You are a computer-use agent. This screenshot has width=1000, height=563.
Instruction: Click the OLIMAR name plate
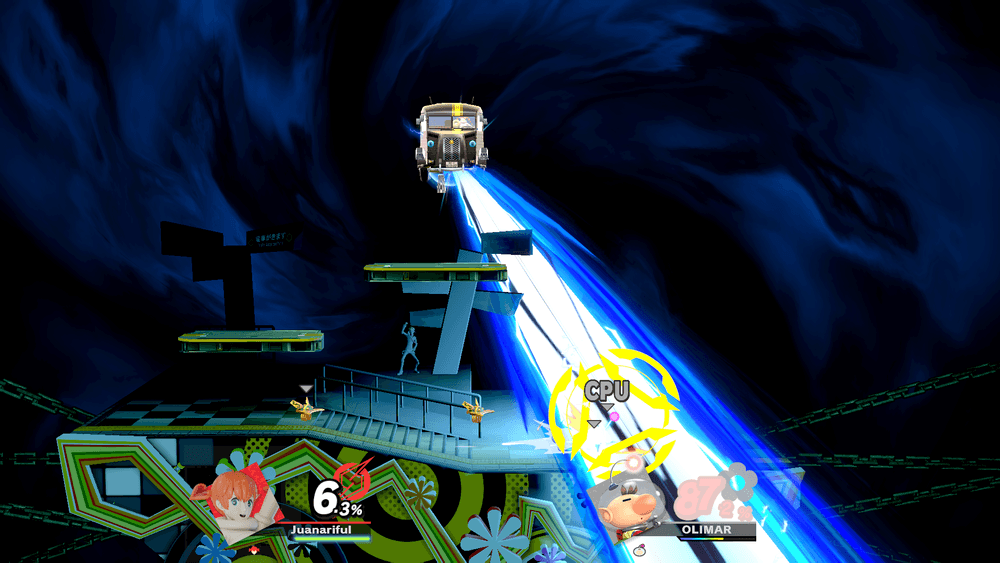pos(708,530)
